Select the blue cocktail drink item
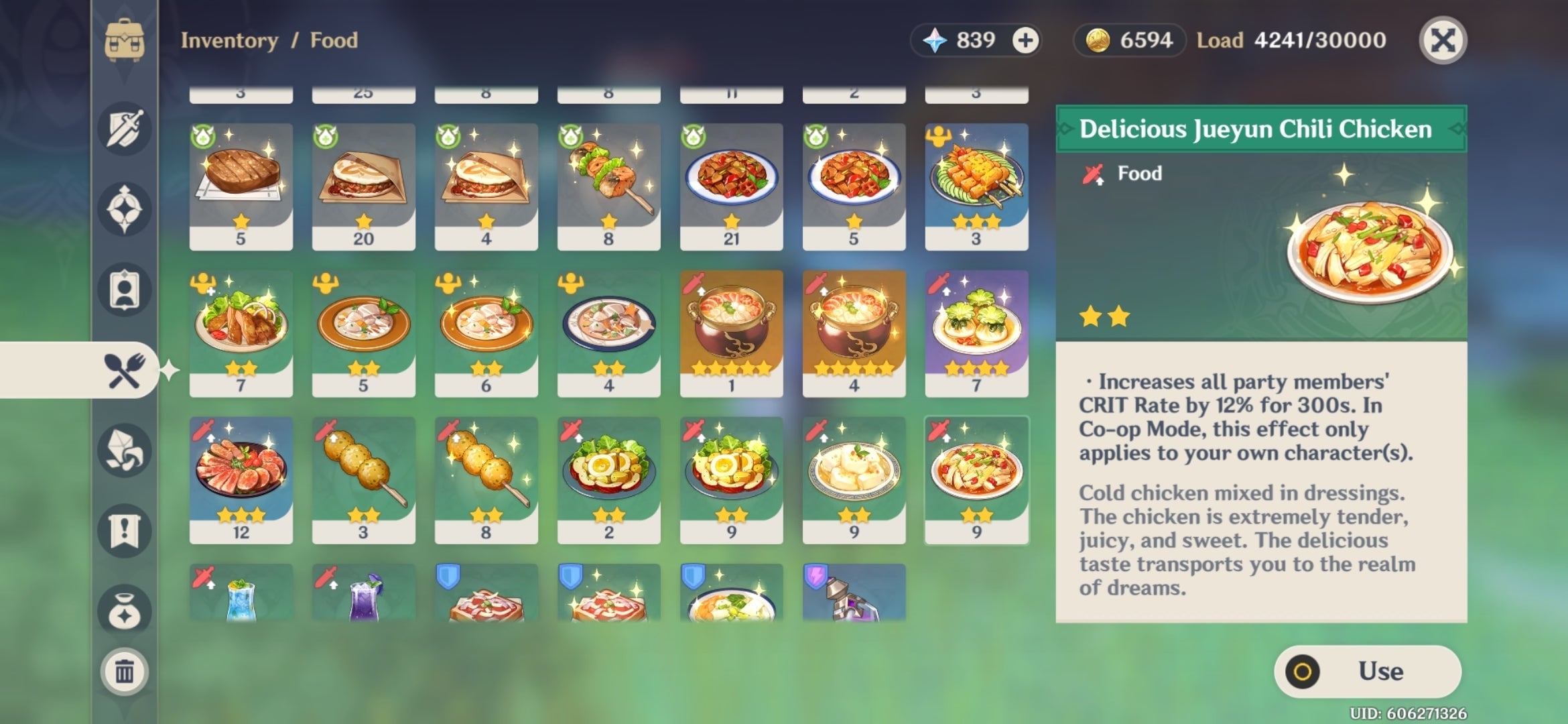The width and height of the screenshot is (1568, 724). [240, 600]
